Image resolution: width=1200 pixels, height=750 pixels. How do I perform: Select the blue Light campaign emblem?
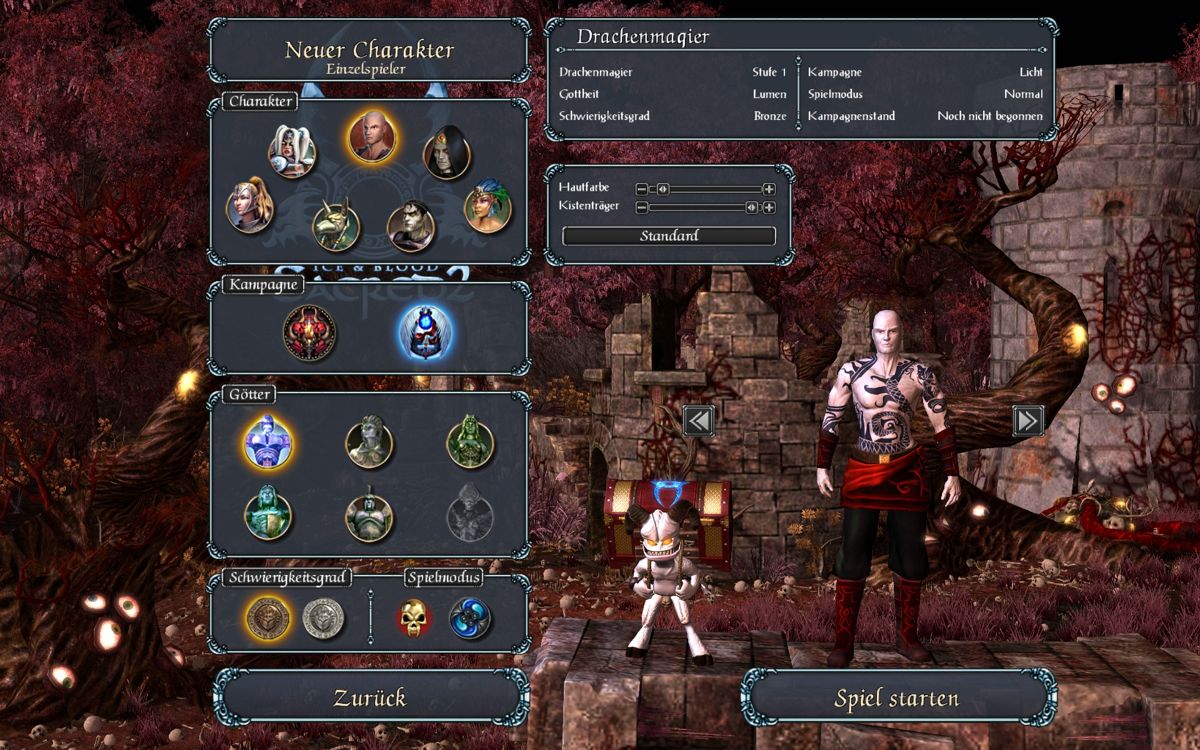click(x=425, y=332)
